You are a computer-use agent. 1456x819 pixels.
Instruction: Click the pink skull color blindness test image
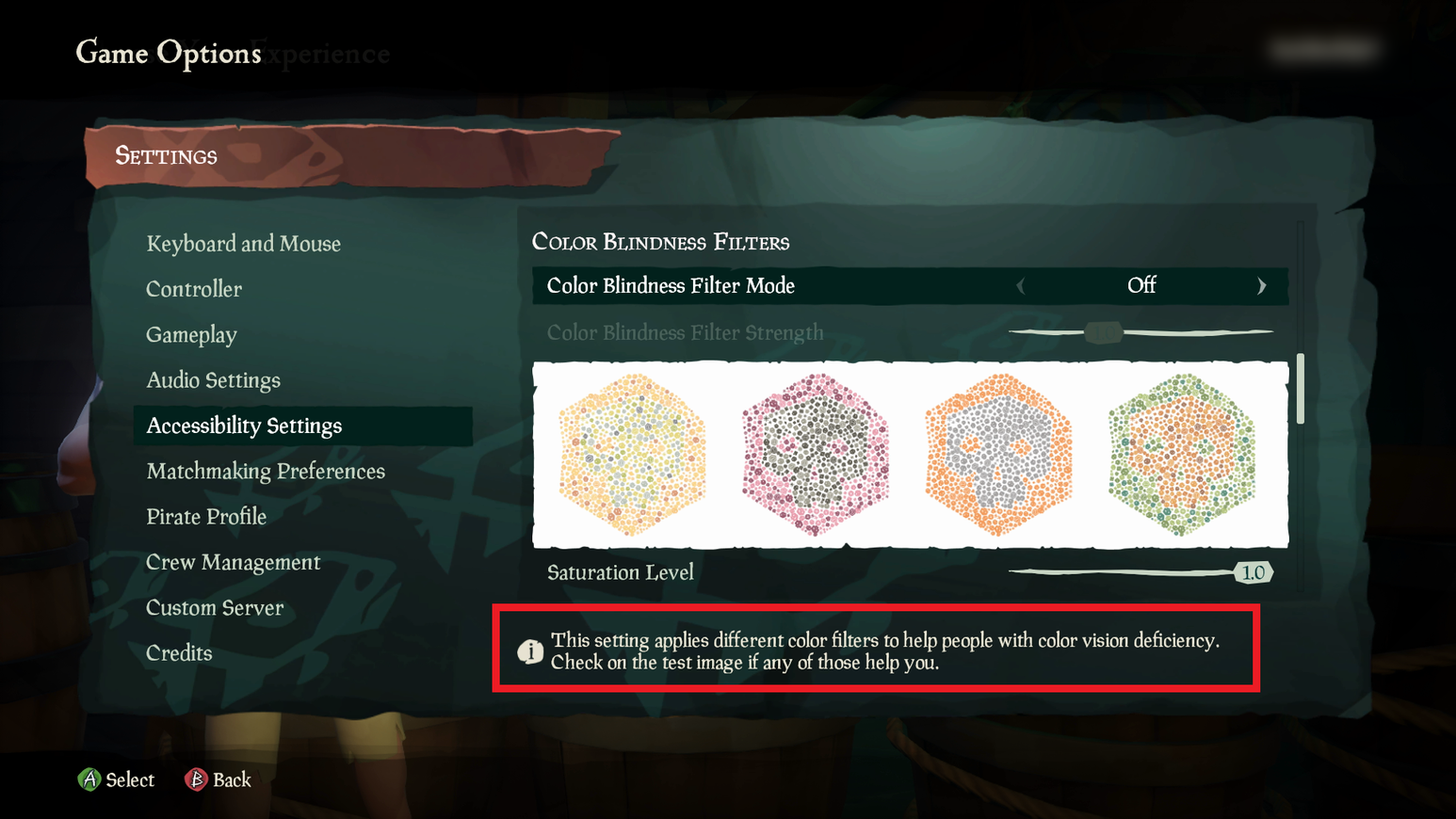[x=816, y=455]
